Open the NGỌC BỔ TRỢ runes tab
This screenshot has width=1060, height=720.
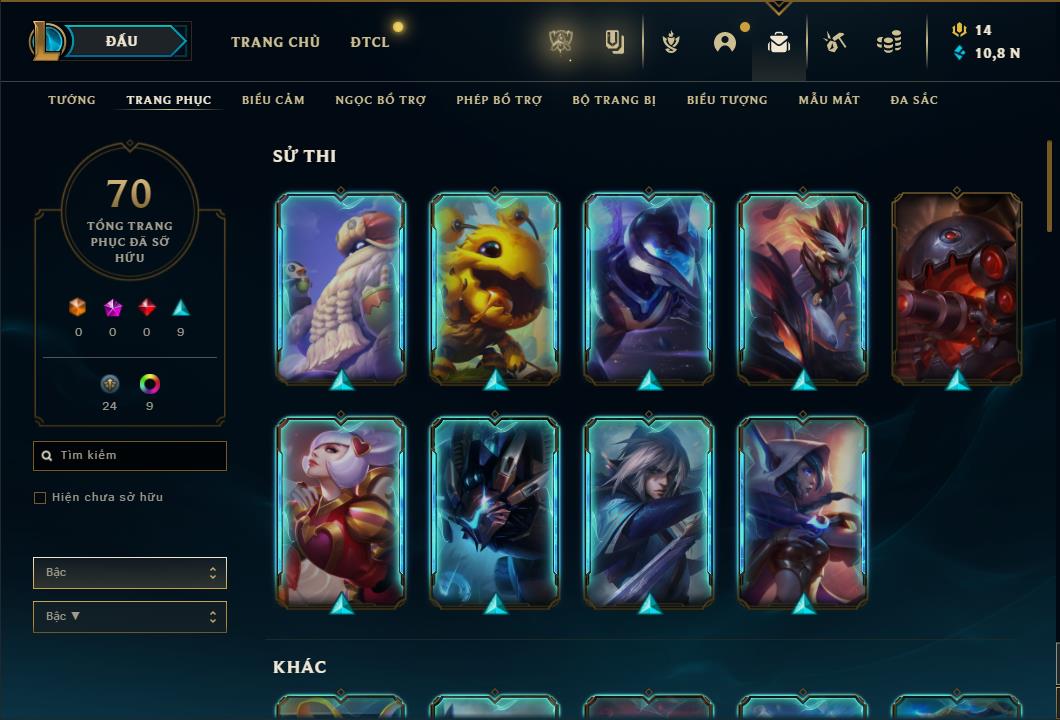(380, 100)
